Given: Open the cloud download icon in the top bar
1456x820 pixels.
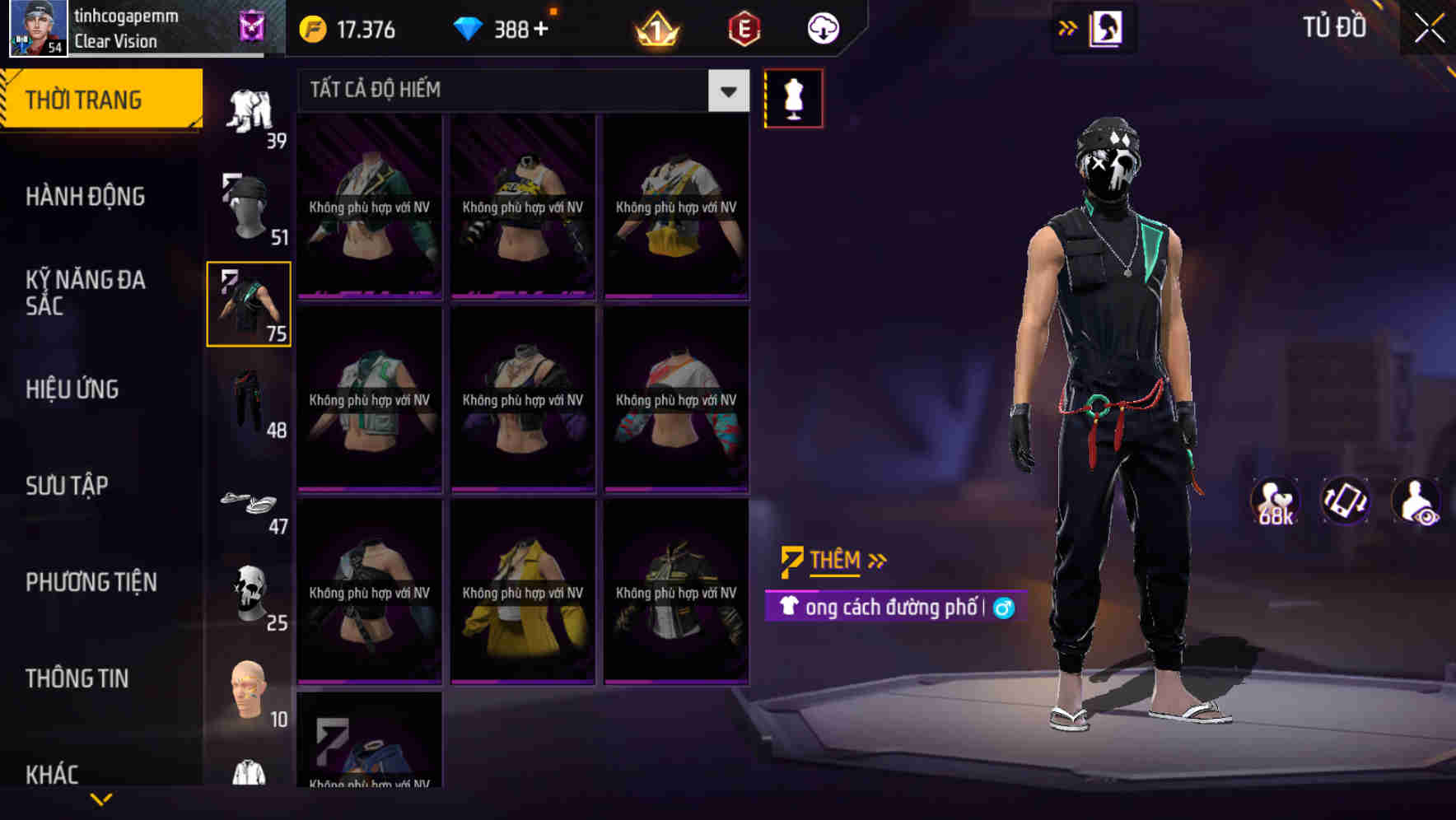Looking at the screenshot, I should 823,27.
